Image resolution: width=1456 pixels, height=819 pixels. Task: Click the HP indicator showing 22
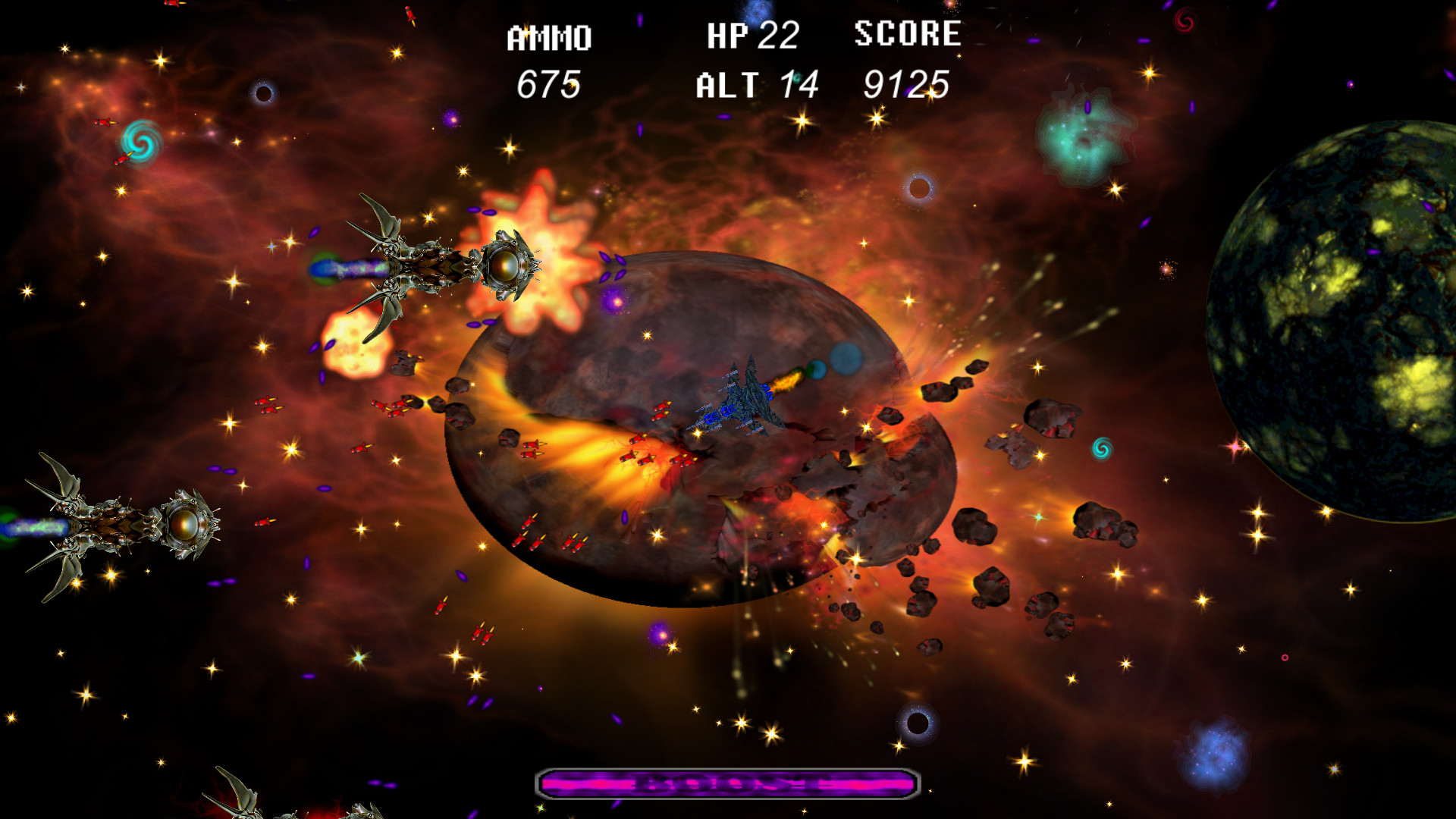(779, 34)
